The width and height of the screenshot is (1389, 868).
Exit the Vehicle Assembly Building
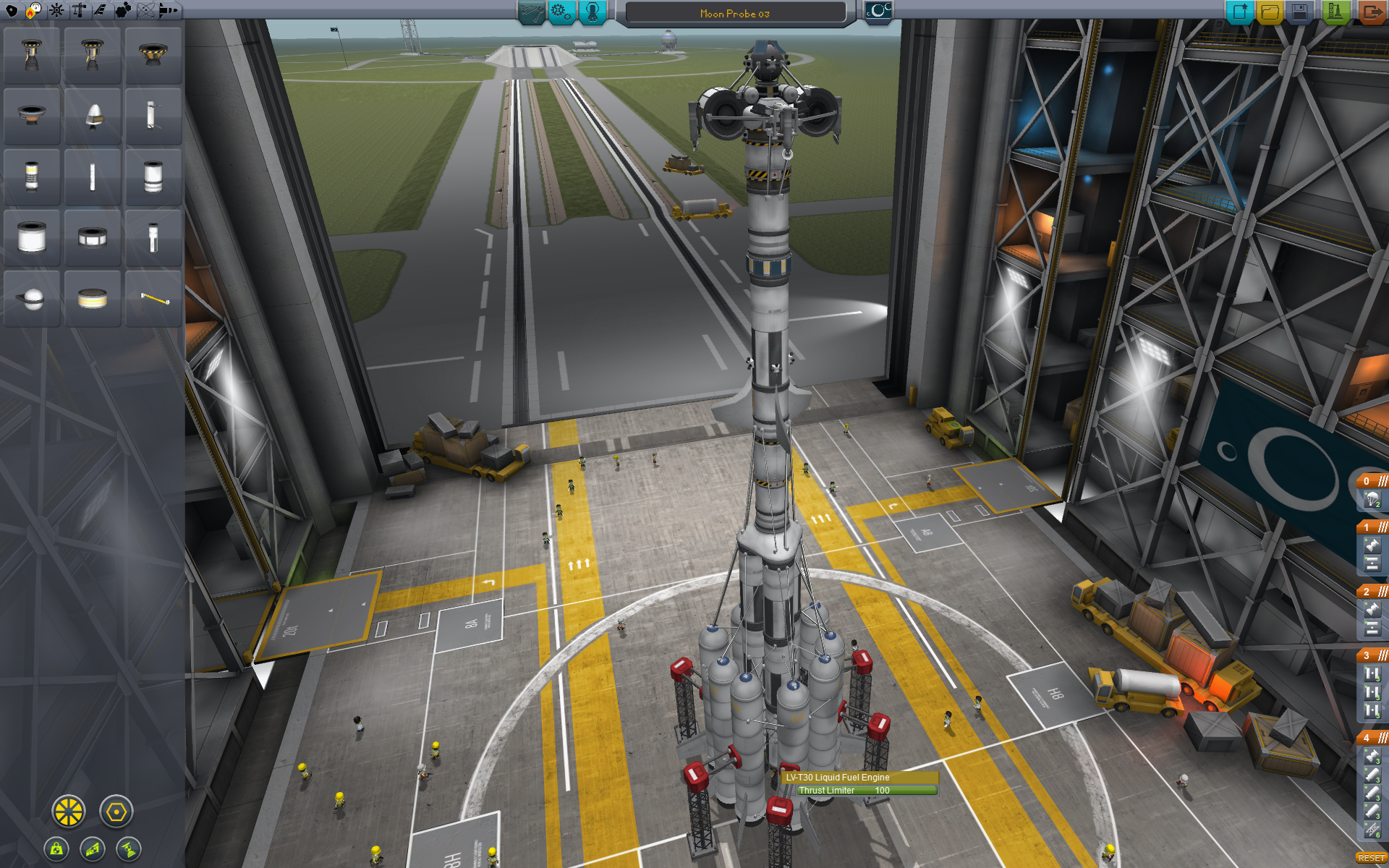click(1371, 12)
